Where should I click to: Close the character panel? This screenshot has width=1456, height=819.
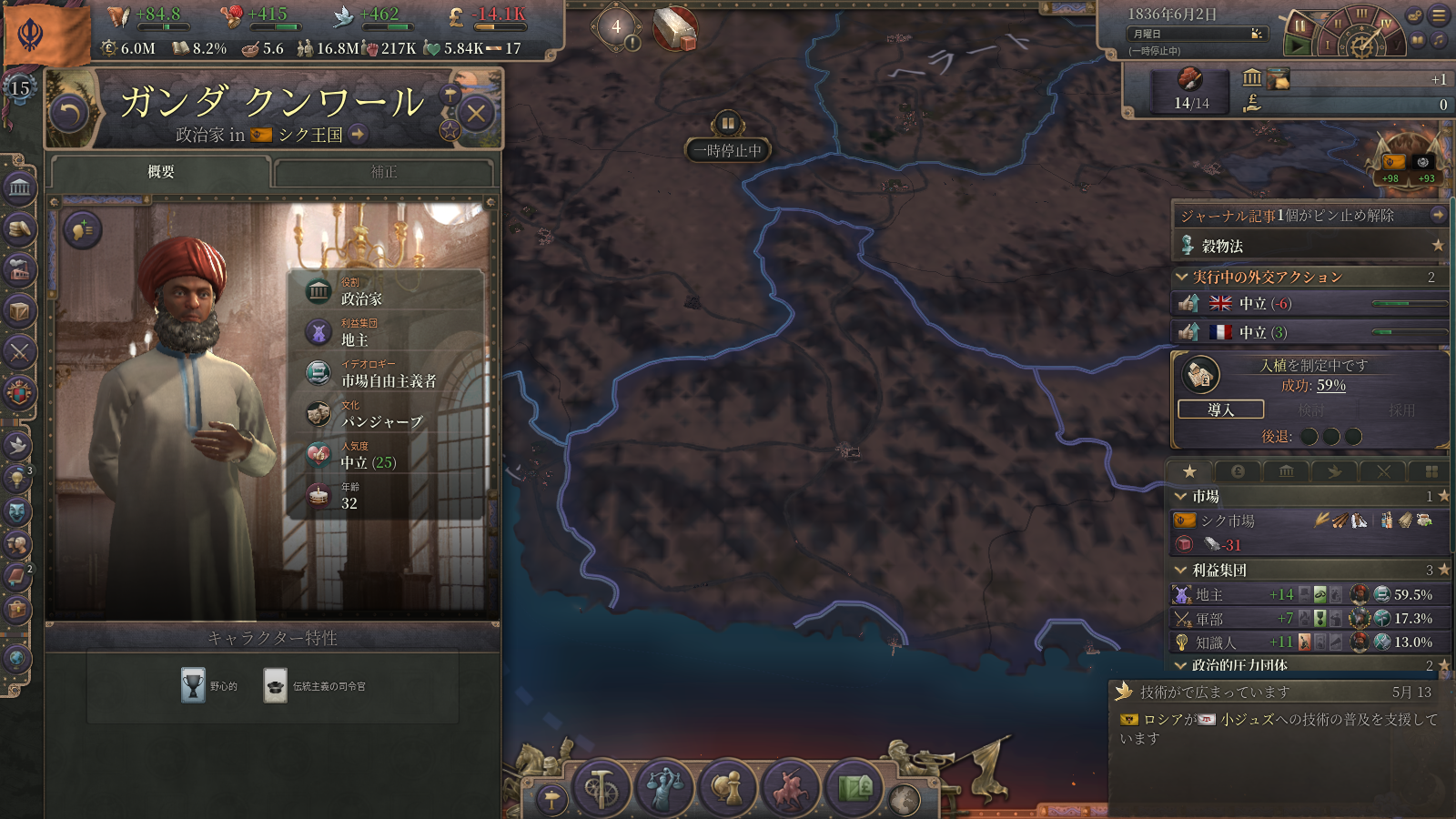pos(476,114)
